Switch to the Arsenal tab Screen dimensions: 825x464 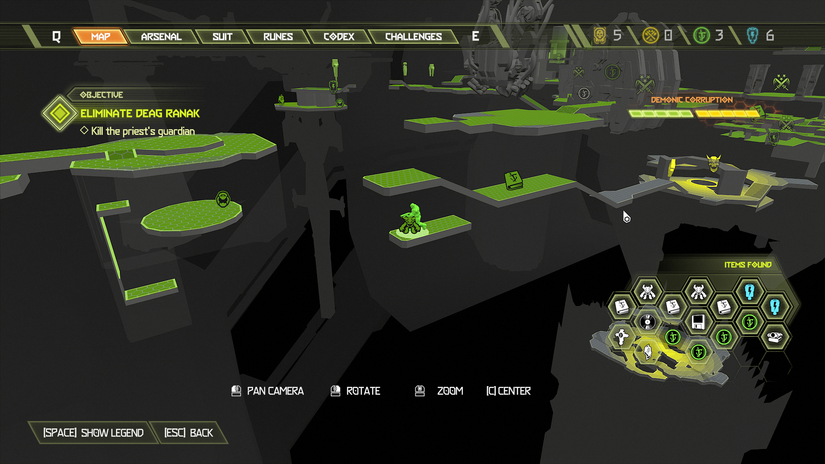tap(161, 37)
